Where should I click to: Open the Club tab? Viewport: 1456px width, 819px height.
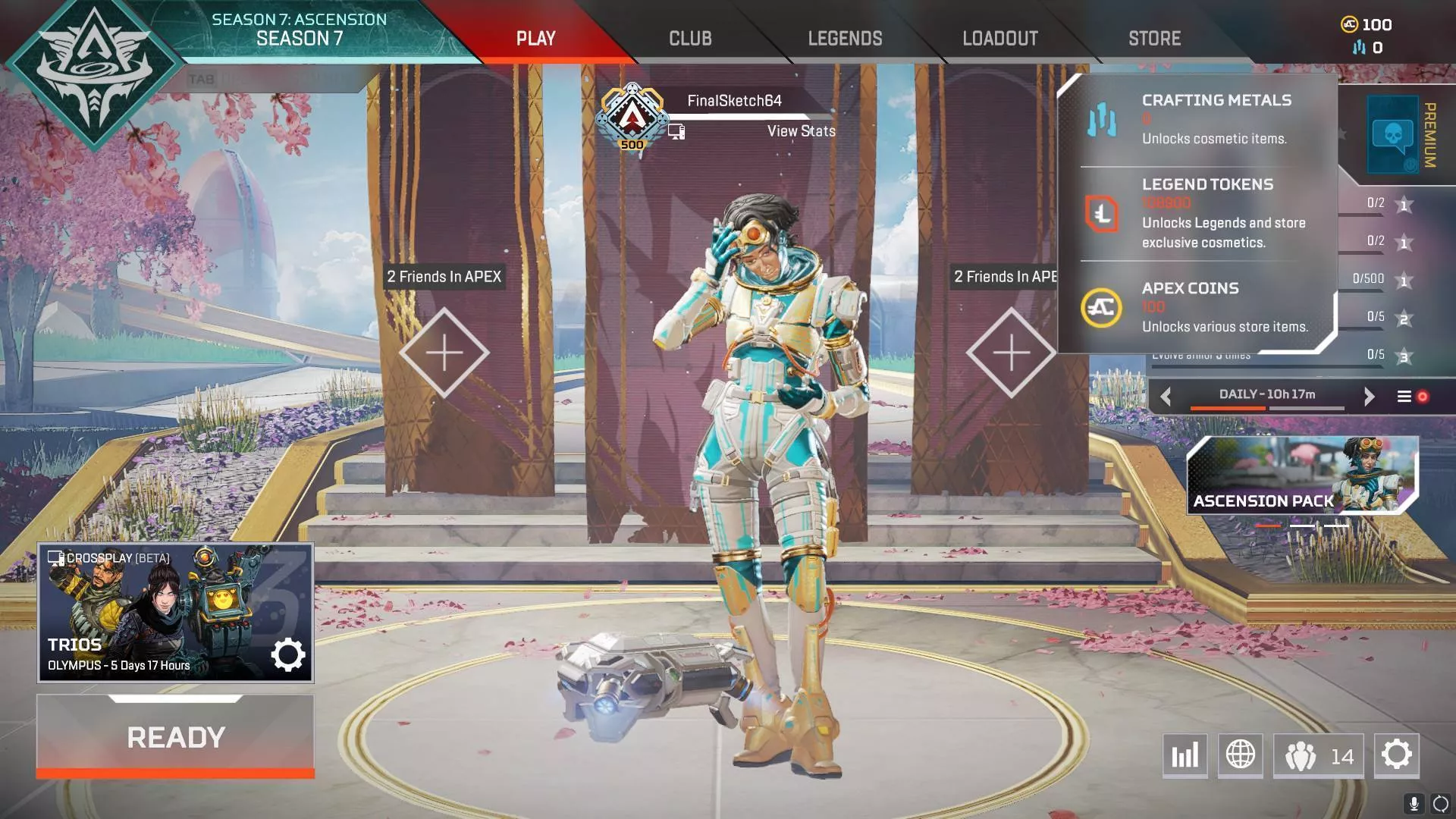click(x=690, y=39)
